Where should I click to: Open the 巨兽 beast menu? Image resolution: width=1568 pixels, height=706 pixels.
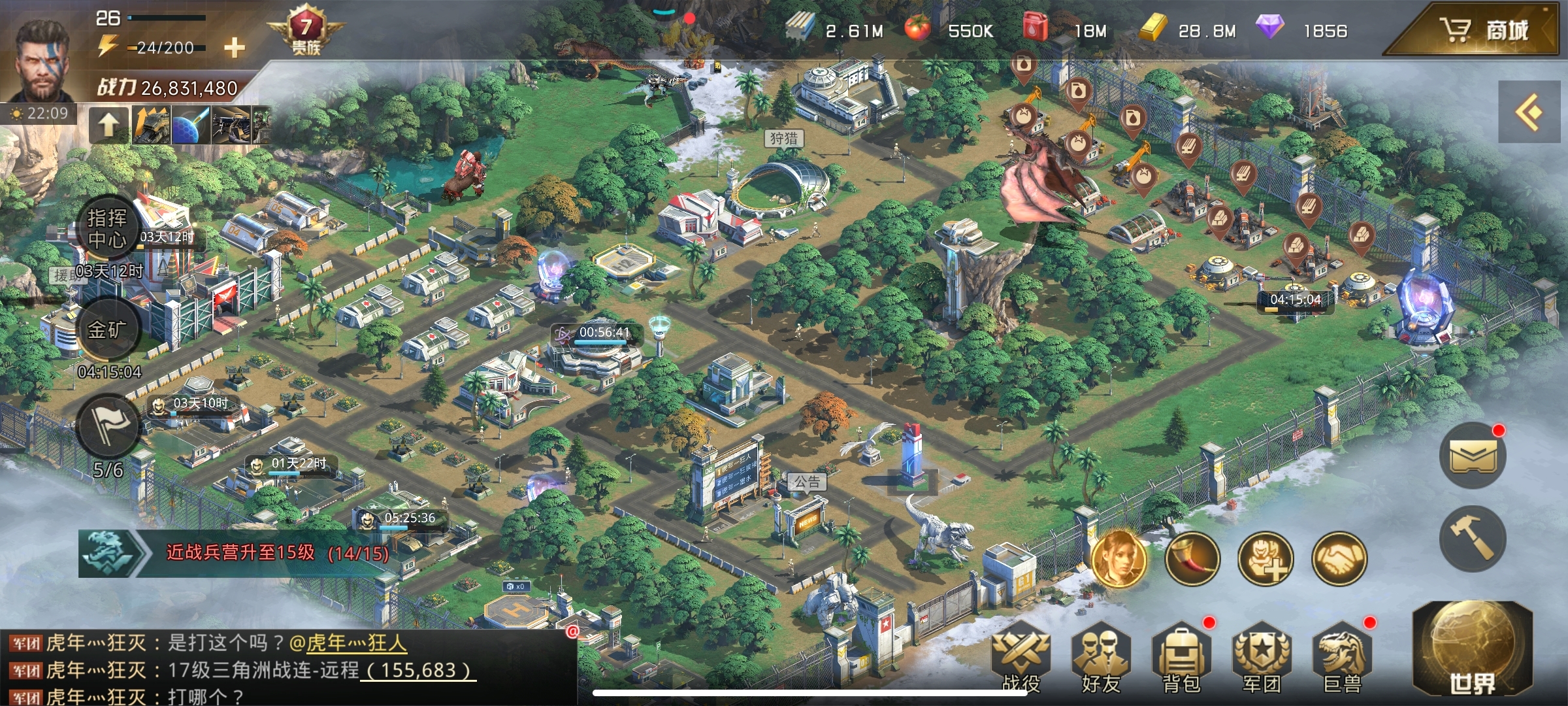1342,657
